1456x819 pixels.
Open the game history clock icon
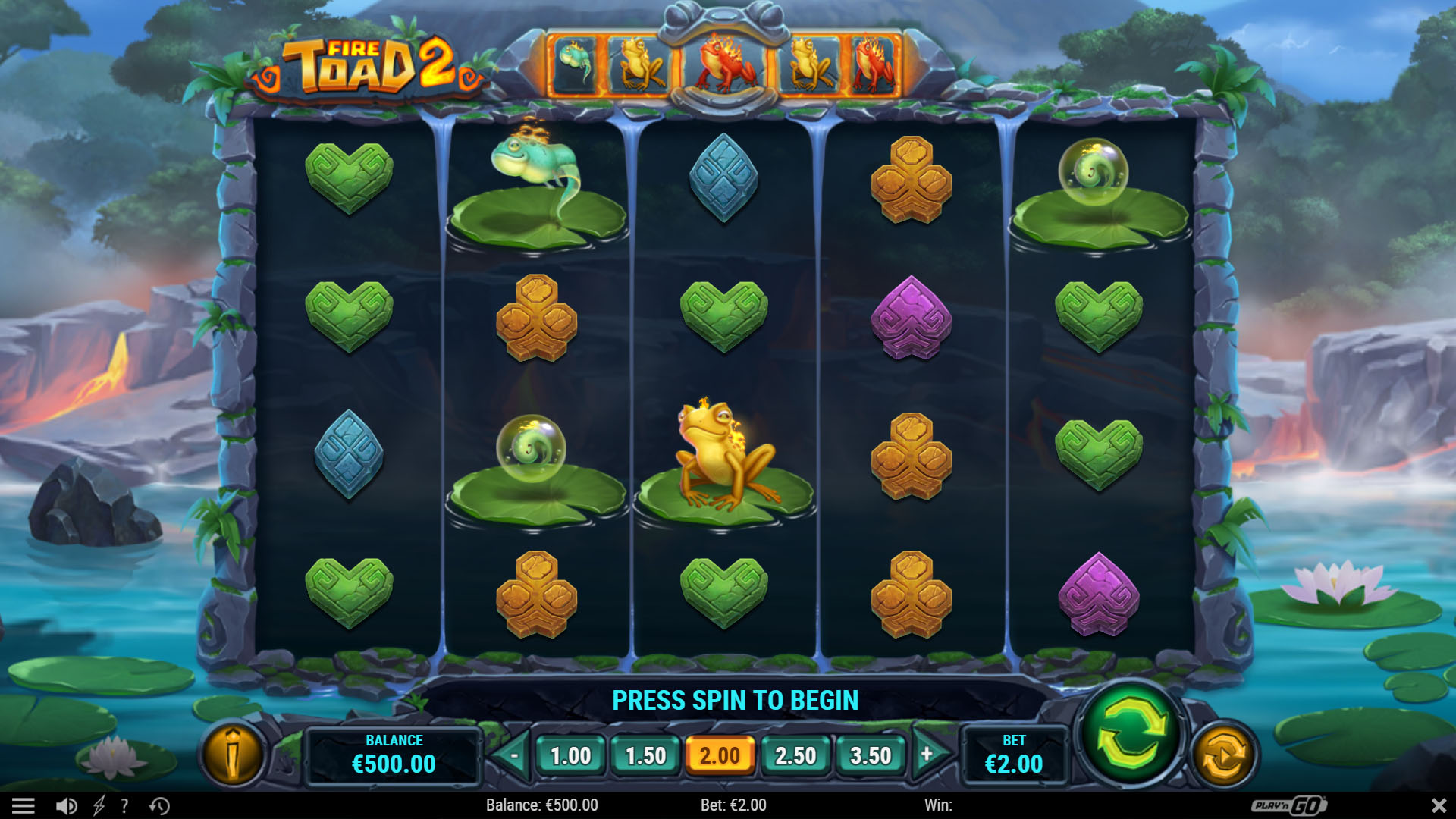point(159,805)
